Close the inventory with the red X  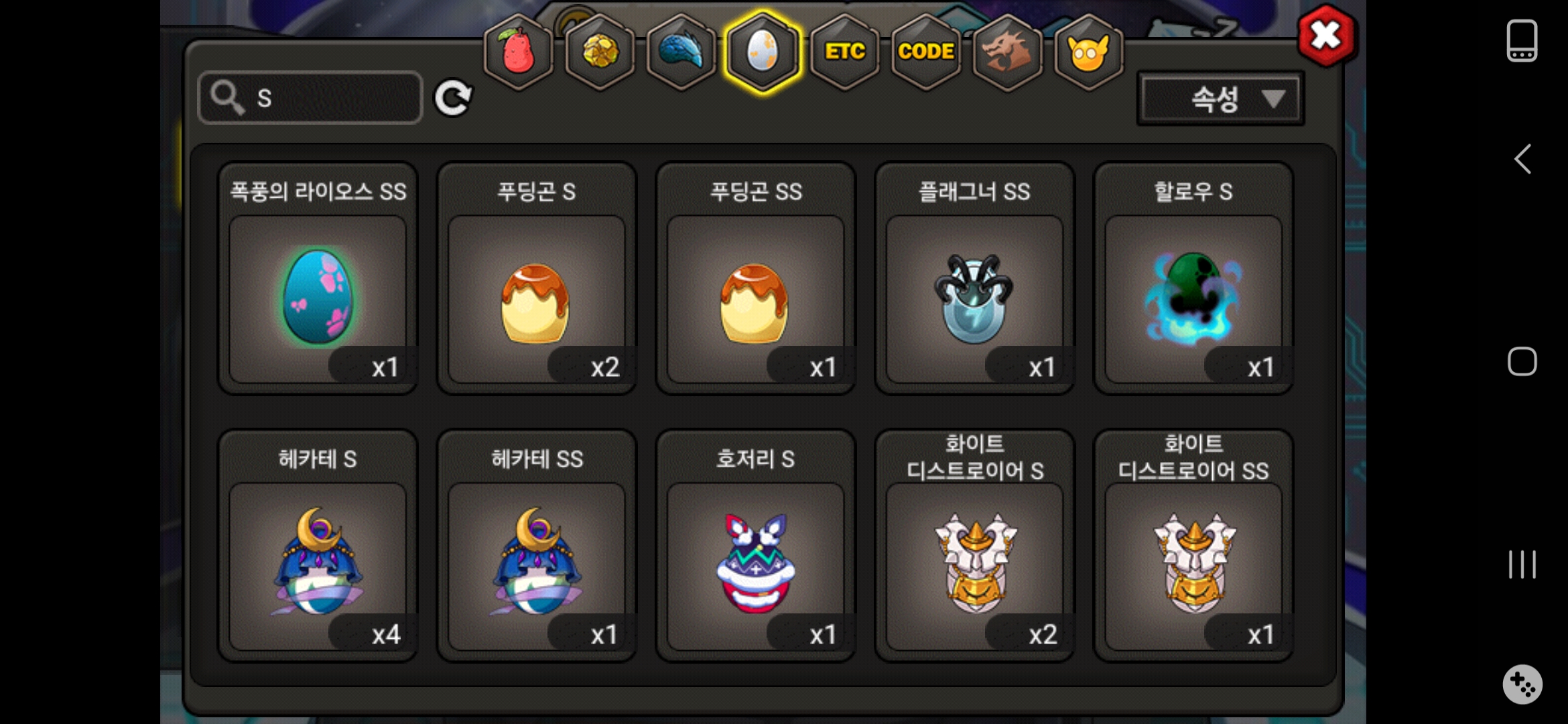pos(1326,36)
